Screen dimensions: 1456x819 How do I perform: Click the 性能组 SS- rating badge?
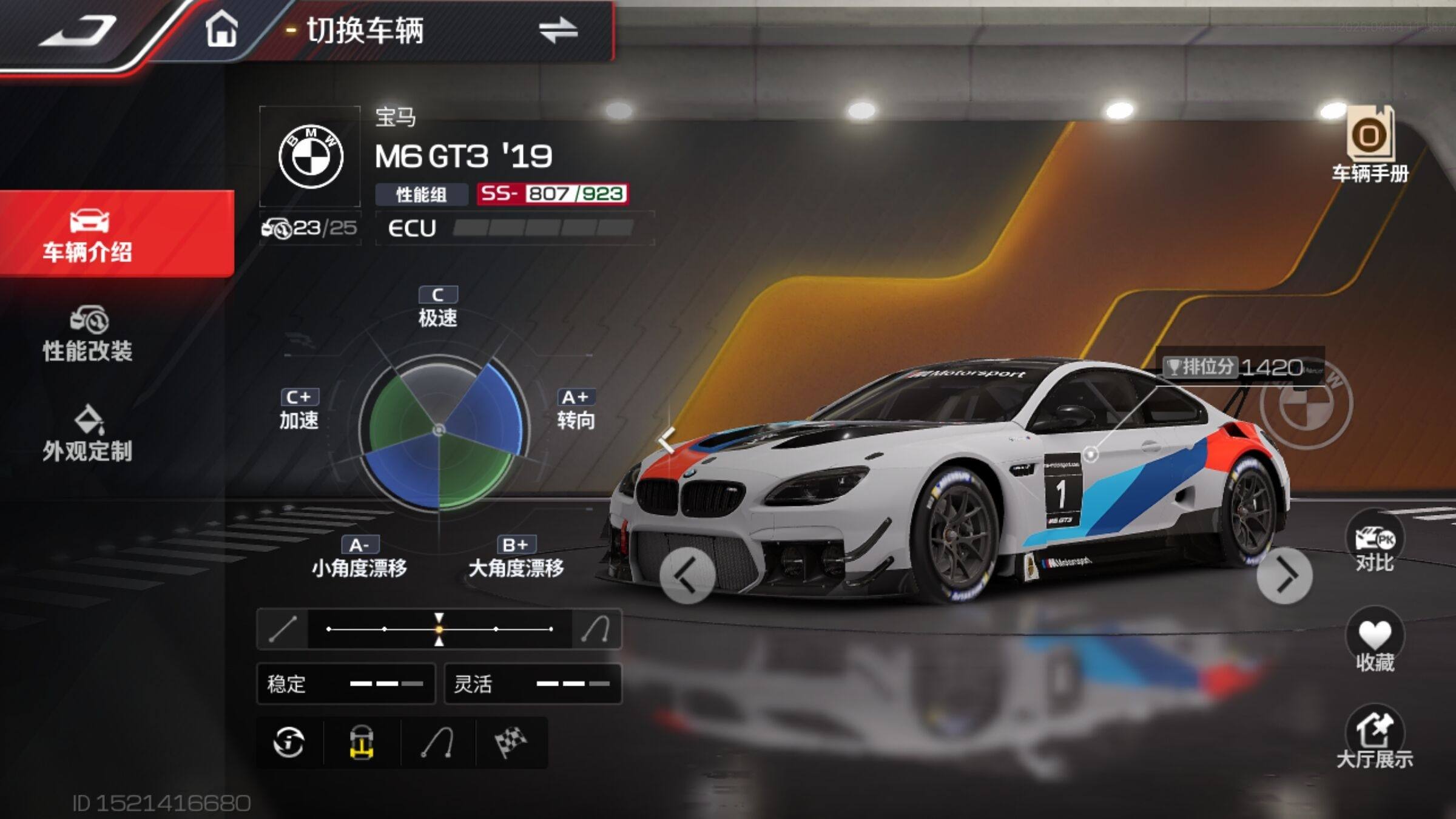click(x=552, y=194)
